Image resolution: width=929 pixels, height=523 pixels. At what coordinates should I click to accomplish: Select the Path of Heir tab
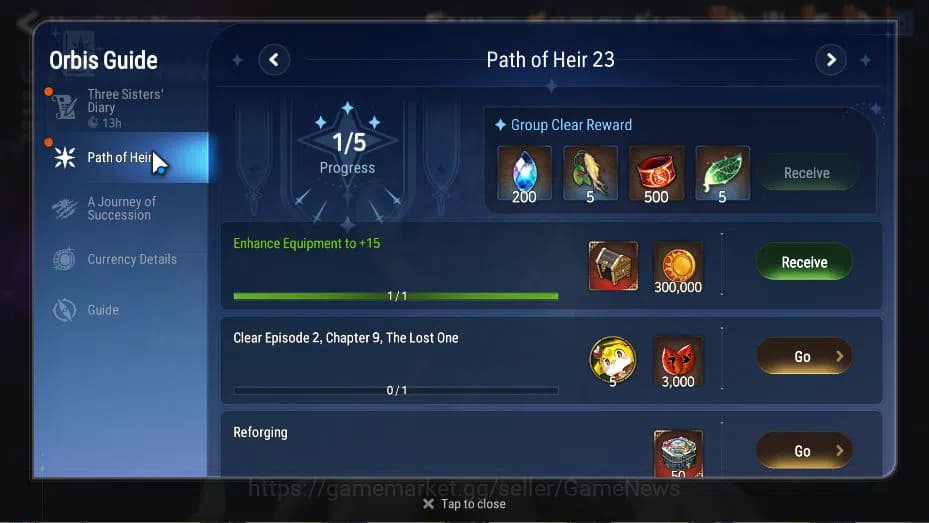tap(118, 157)
